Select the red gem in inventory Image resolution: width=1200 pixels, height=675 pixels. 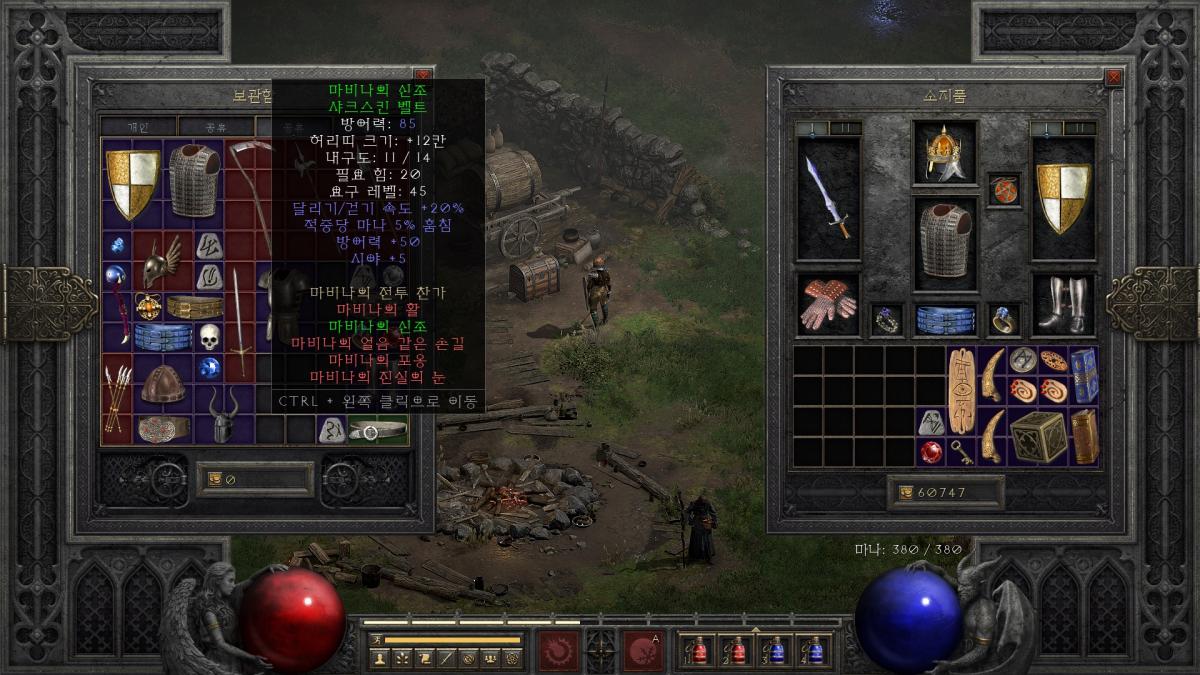pos(931,452)
